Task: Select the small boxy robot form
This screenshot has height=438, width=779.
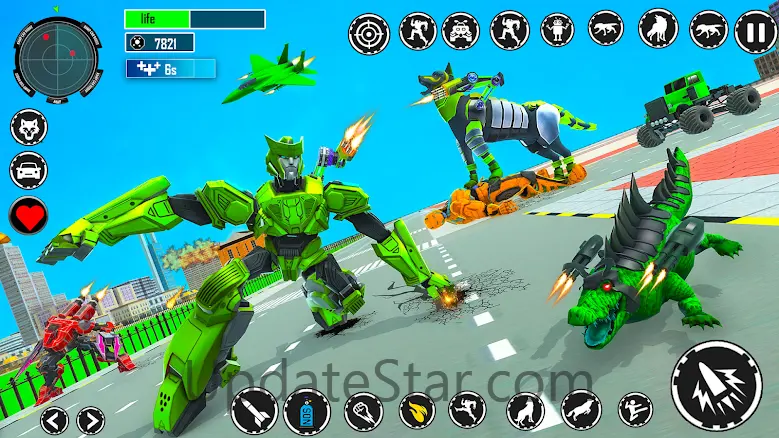Action: tap(556, 31)
